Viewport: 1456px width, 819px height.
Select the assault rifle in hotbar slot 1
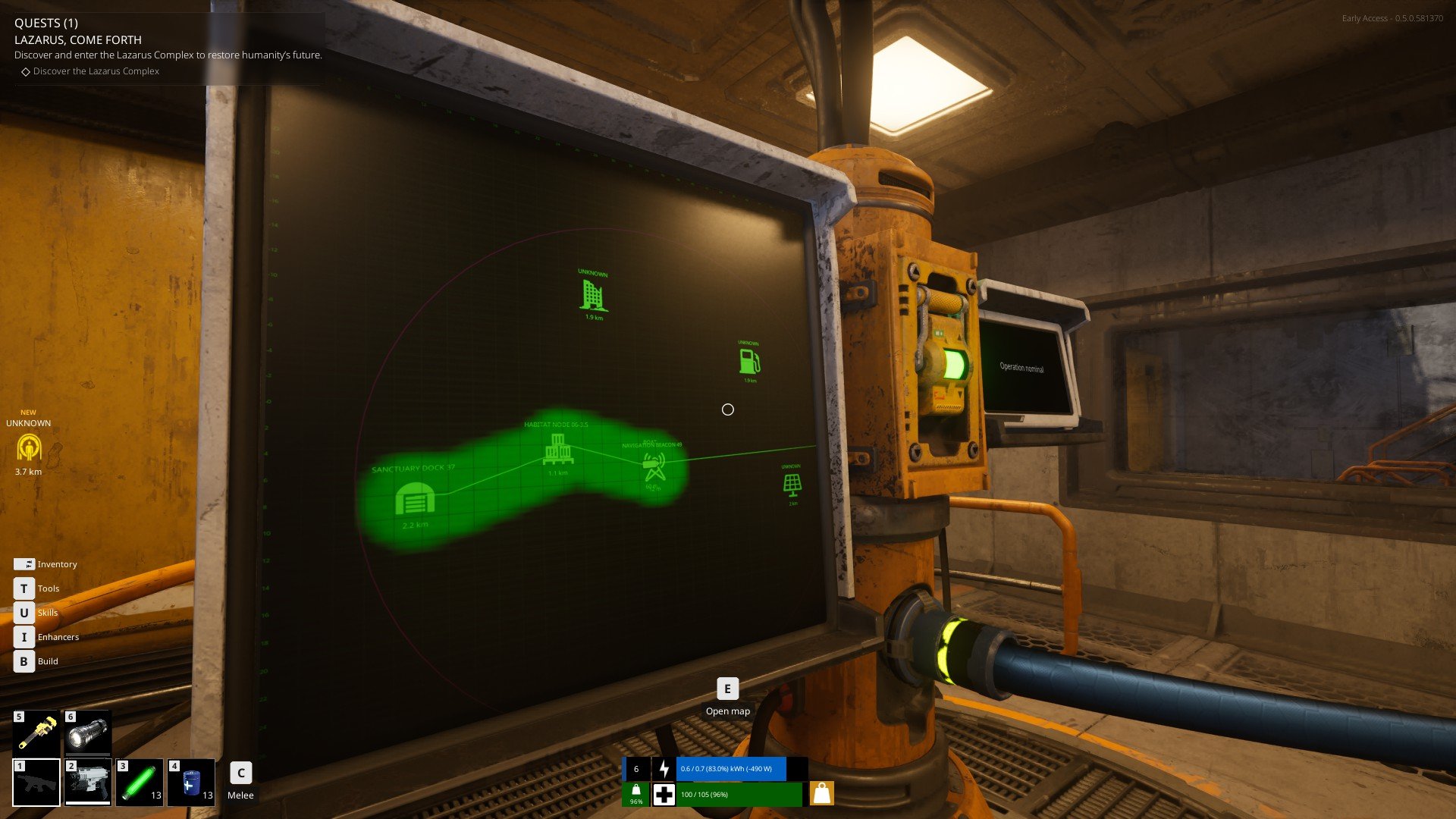pos(36,782)
